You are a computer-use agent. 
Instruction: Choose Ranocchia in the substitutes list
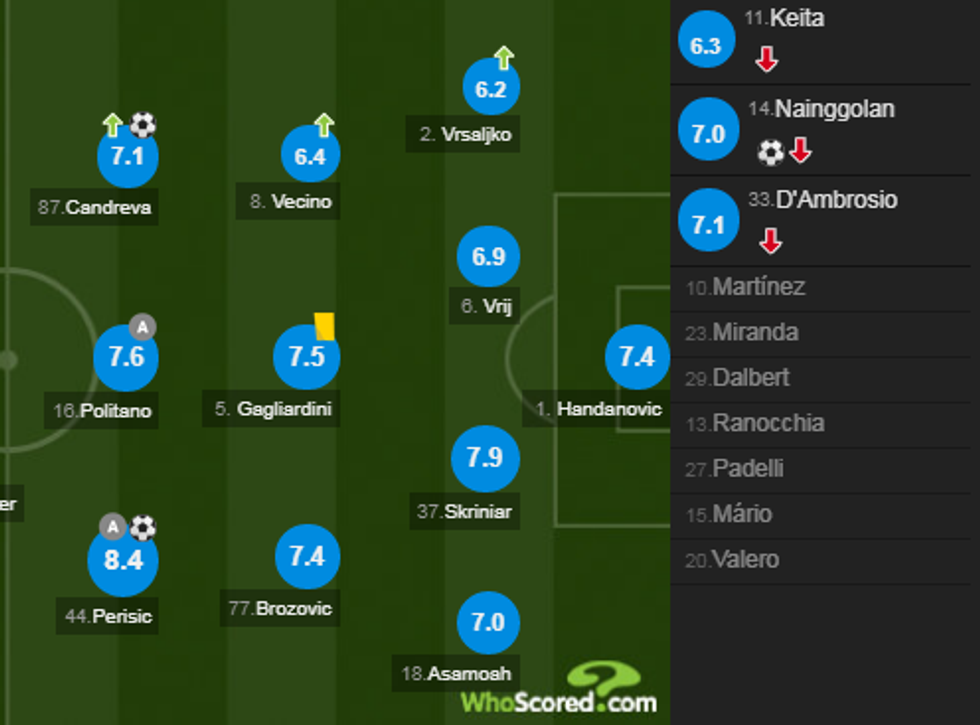767,423
